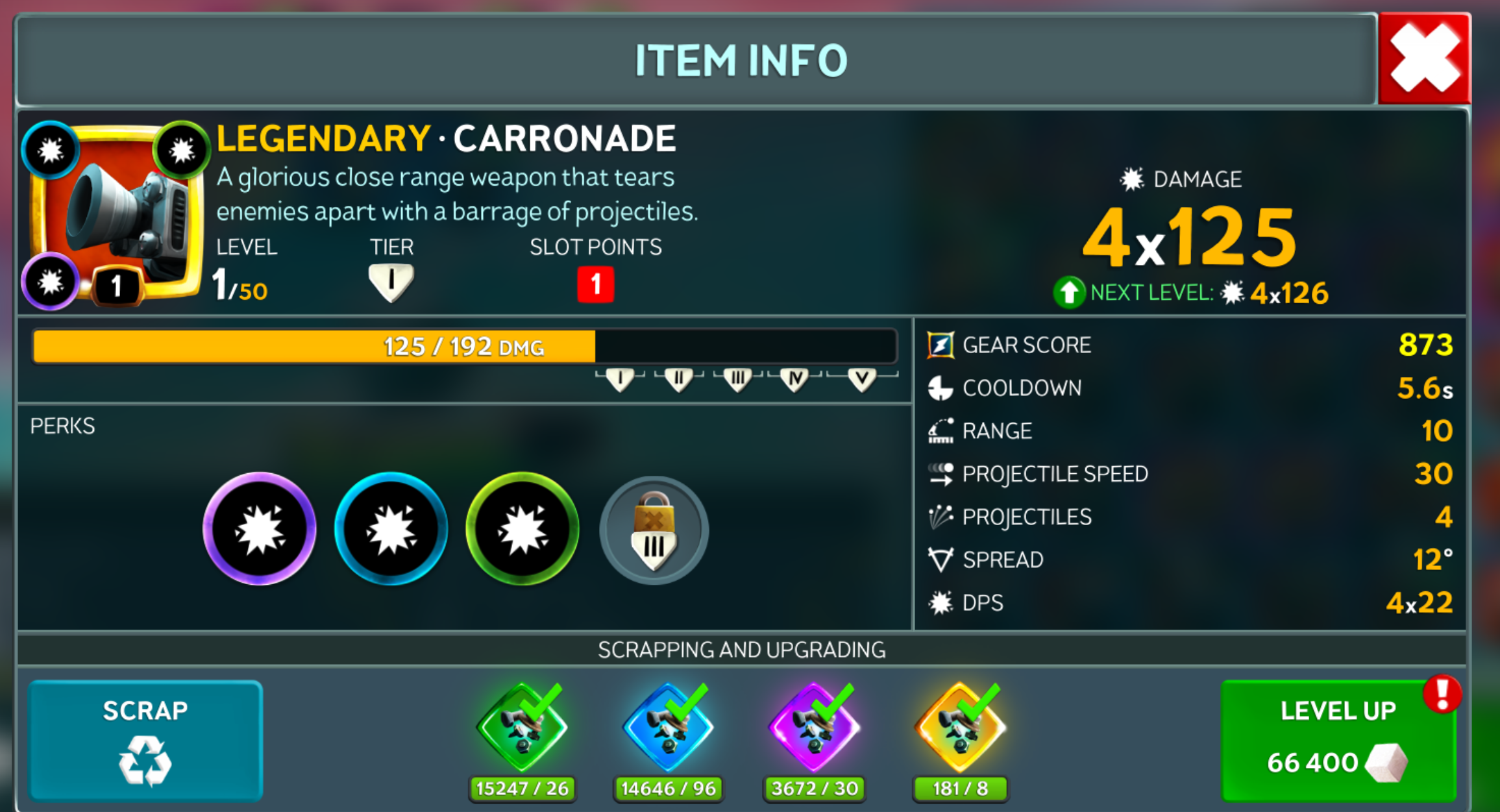The height and width of the screenshot is (812, 1500).
Task: Select the purple-ringed damage perk
Action: click(260, 529)
